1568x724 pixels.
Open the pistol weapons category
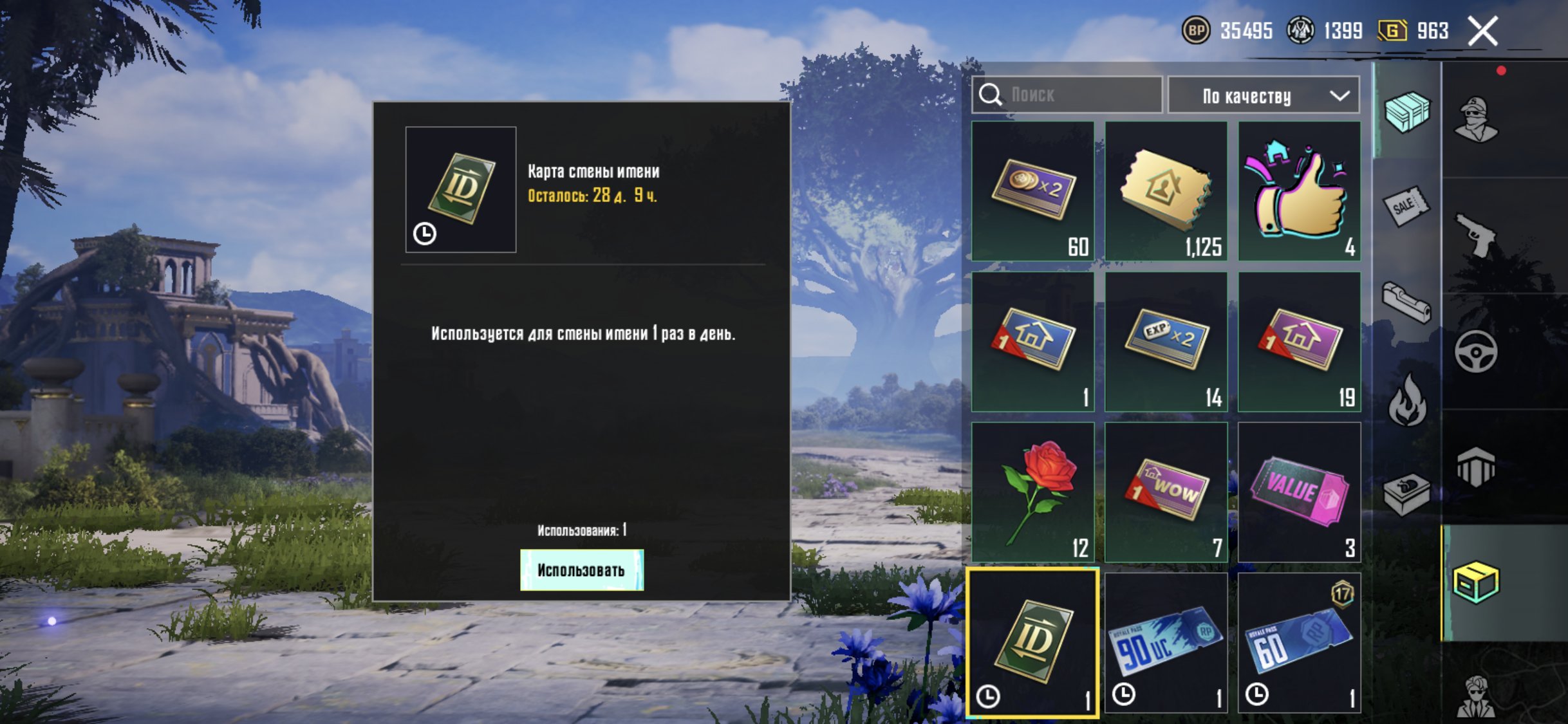click(x=1475, y=236)
